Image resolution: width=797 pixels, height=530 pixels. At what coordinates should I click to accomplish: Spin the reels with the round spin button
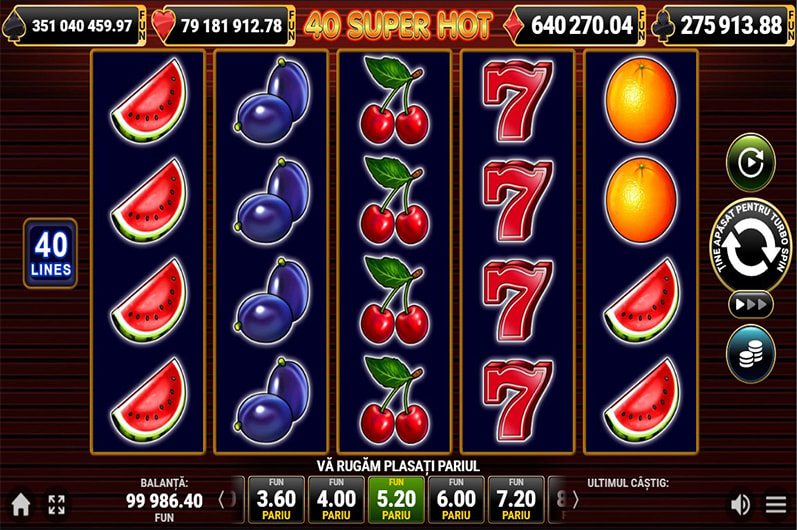pos(750,250)
